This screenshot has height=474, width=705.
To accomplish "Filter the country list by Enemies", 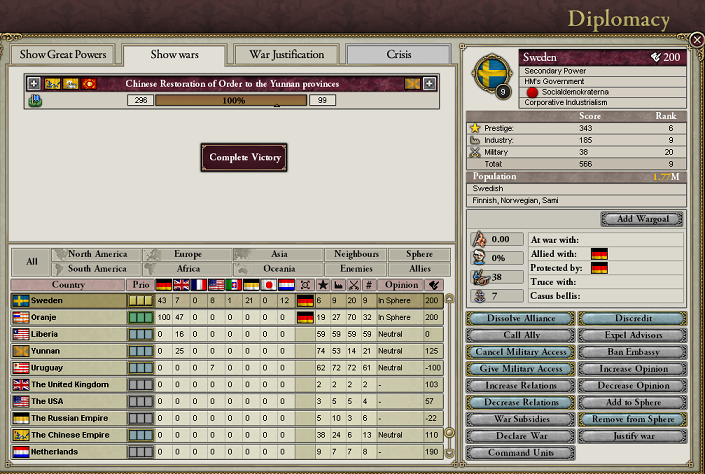I will [357, 269].
